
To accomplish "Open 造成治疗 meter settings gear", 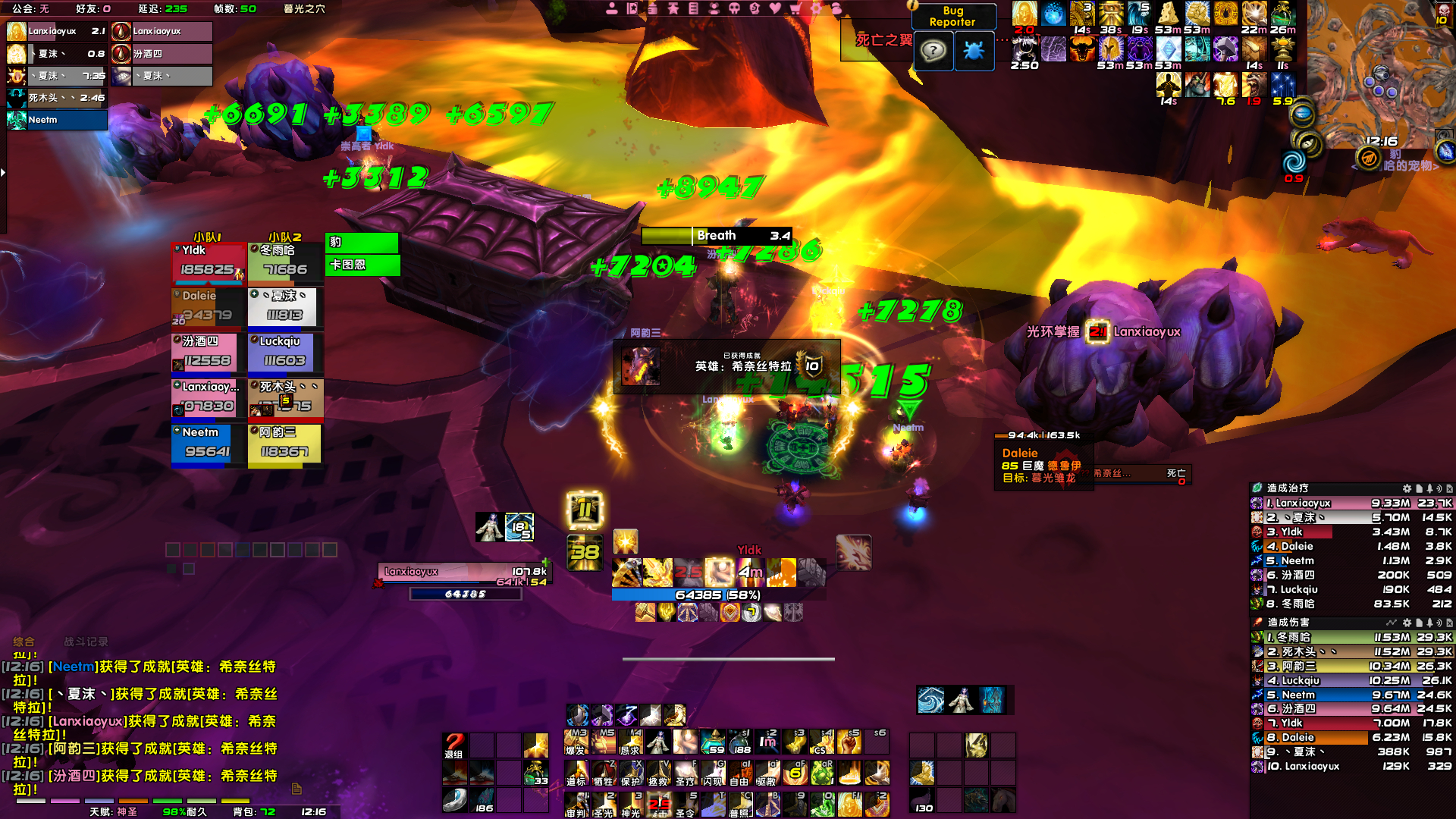I will (1407, 488).
